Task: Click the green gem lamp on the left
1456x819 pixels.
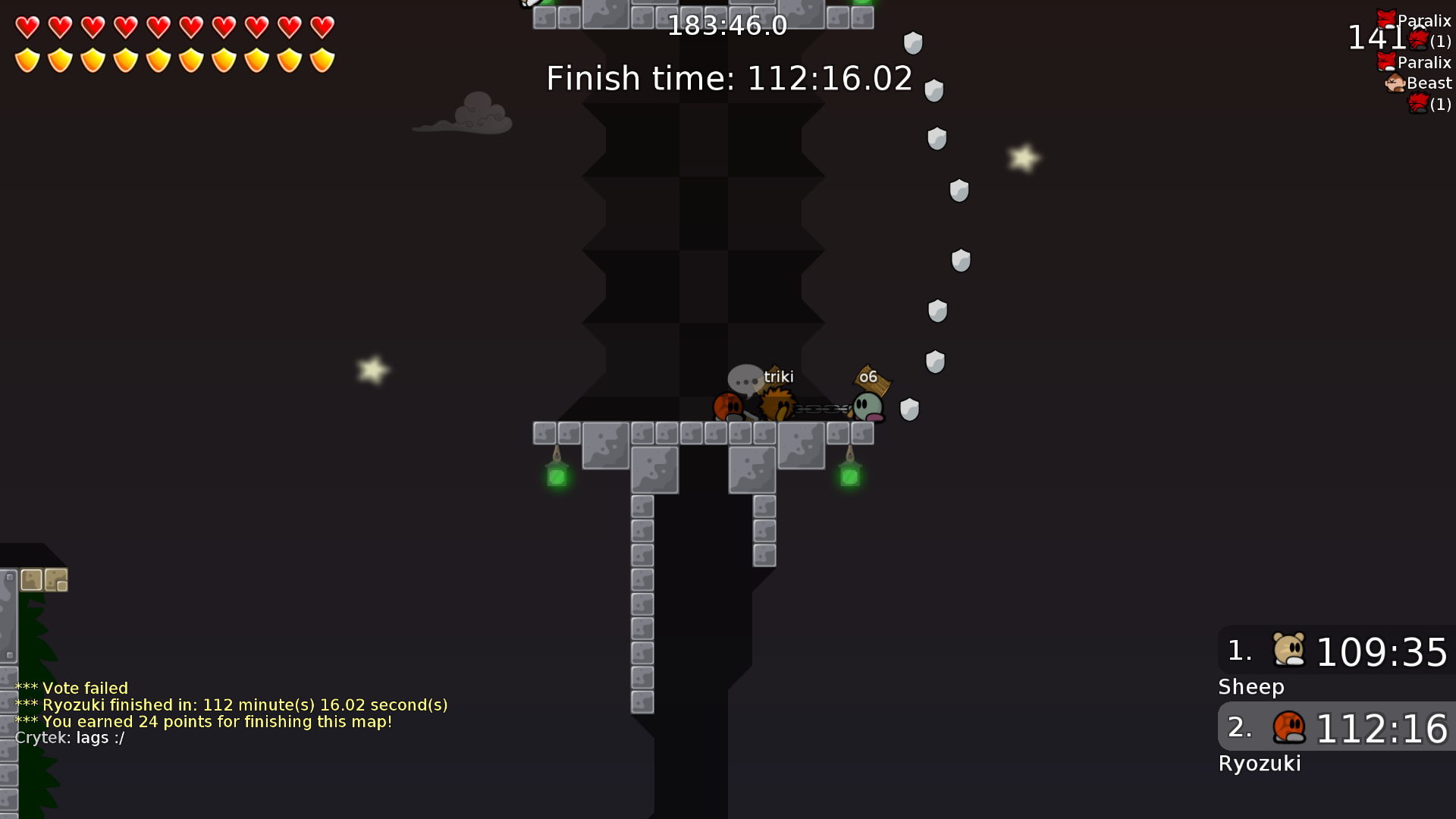Action: tap(557, 476)
